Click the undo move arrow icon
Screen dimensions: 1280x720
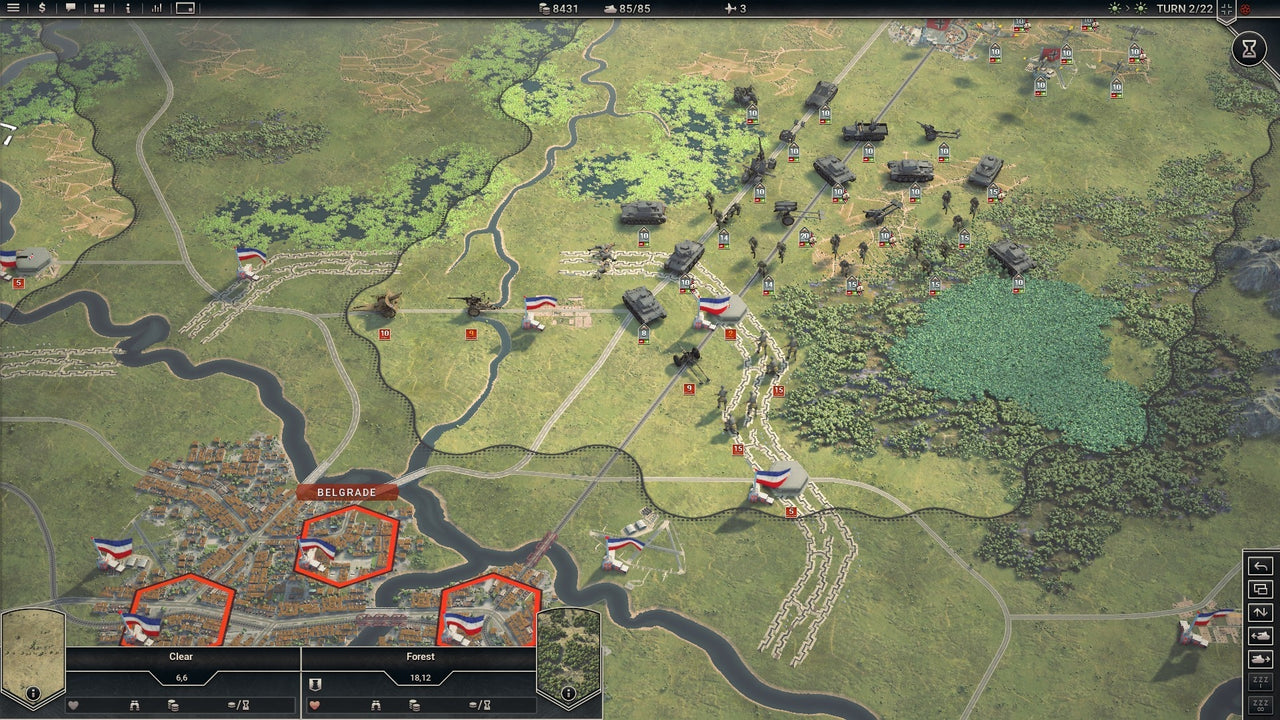pyautogui.click(x=1261, y=565)
